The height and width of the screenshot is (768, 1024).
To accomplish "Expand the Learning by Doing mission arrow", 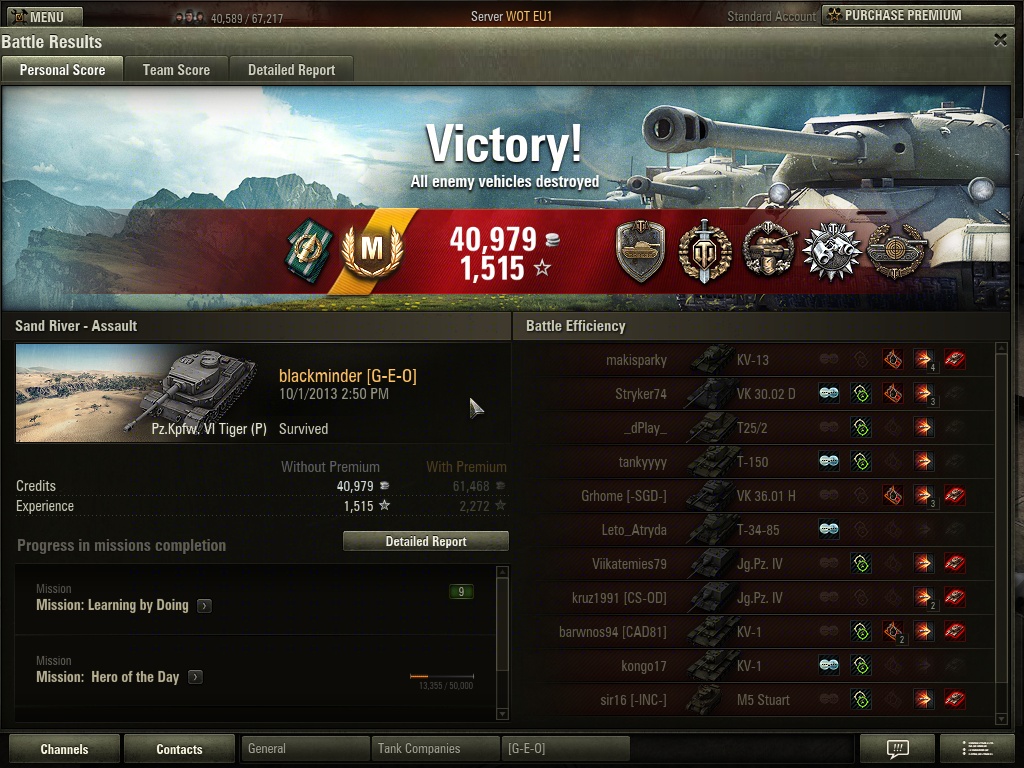I will (x=204, y=605).
